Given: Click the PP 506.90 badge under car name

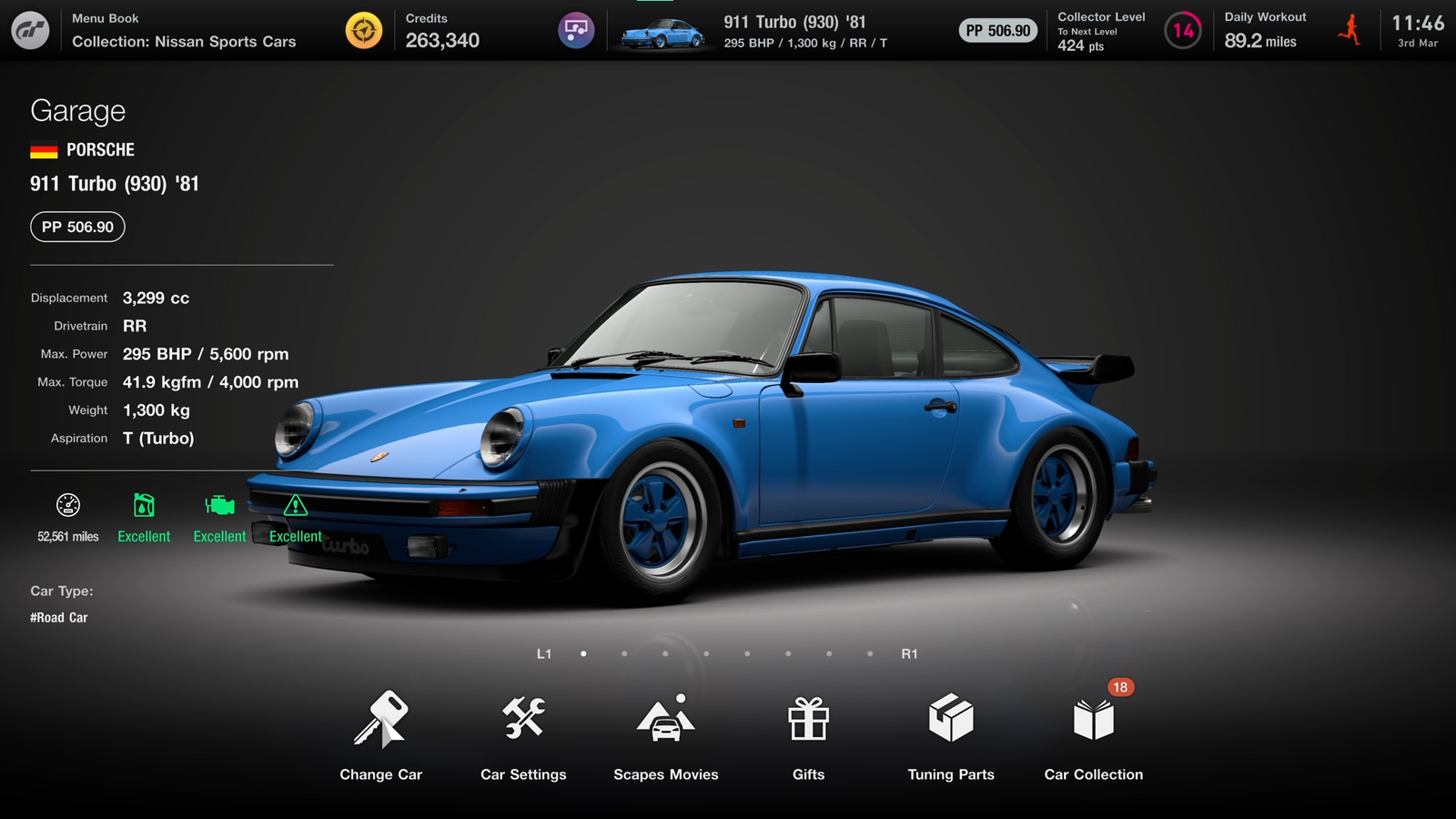Looking at the screenshot, I should [77, 227].
